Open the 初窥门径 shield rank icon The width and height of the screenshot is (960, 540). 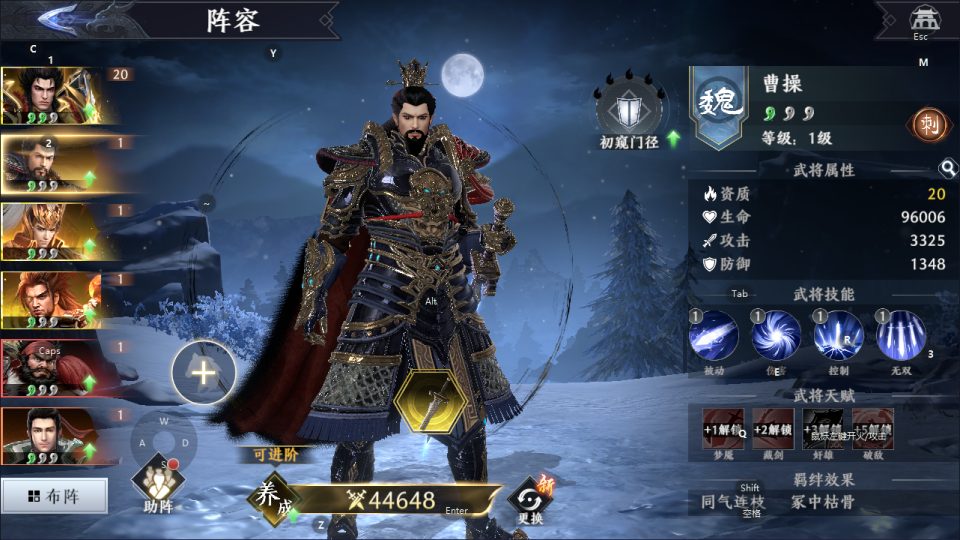pos(629,112)
